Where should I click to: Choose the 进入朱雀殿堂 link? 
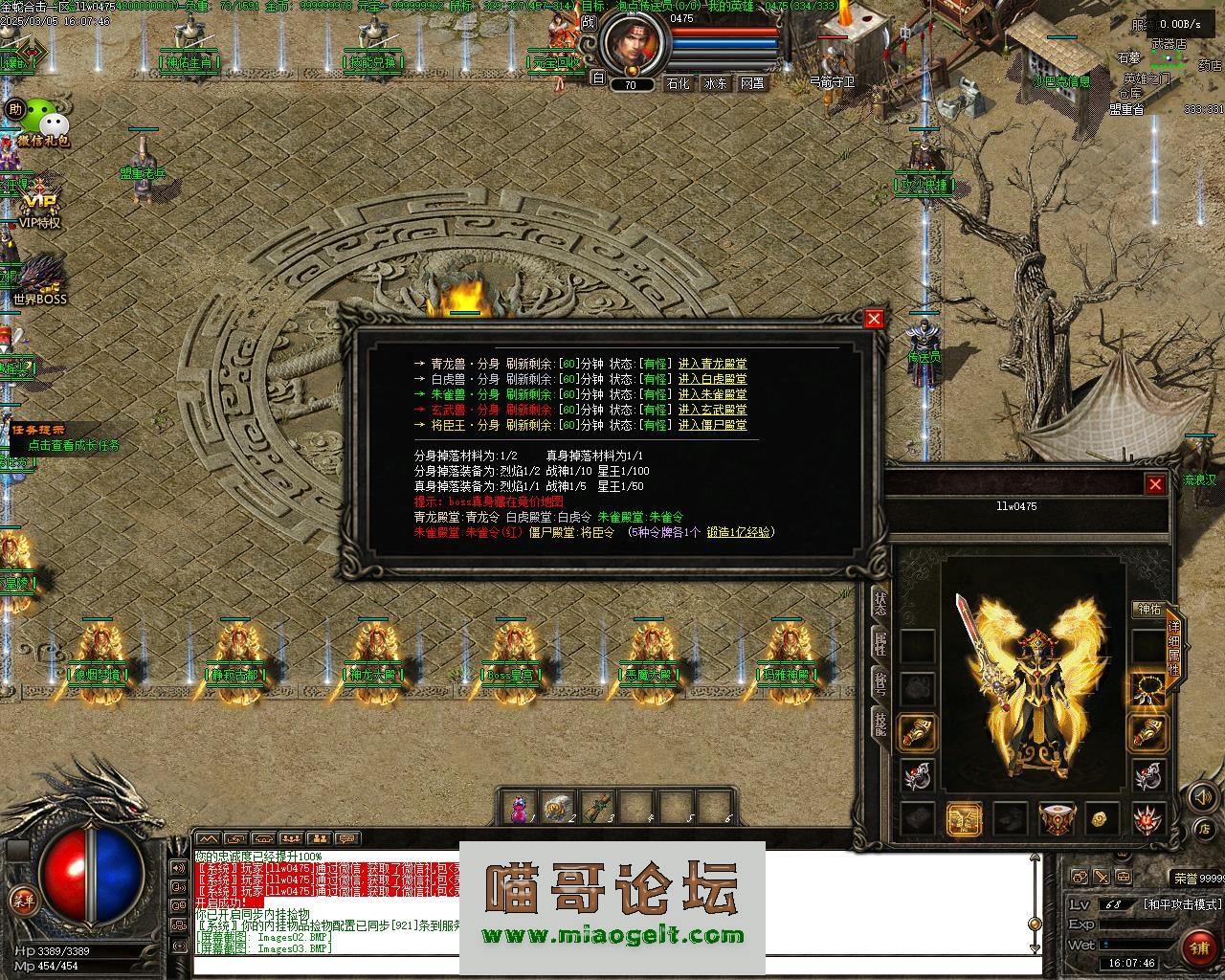coord(712,394)
